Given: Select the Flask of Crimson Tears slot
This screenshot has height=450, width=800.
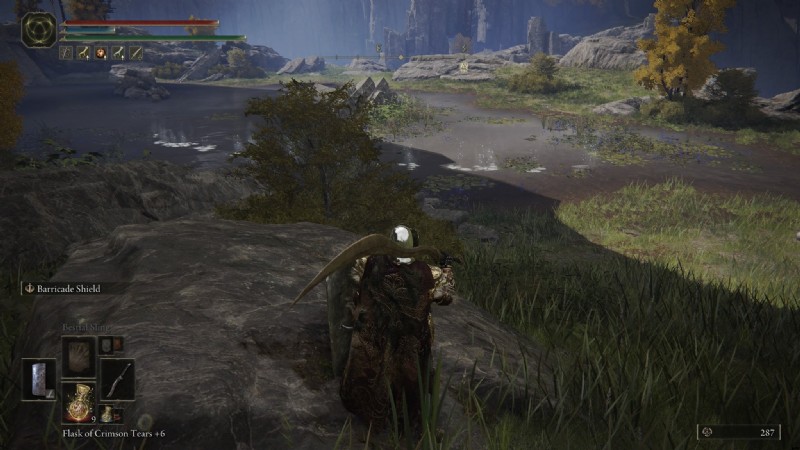Looking at the screenshot, I should click(78, 401).
